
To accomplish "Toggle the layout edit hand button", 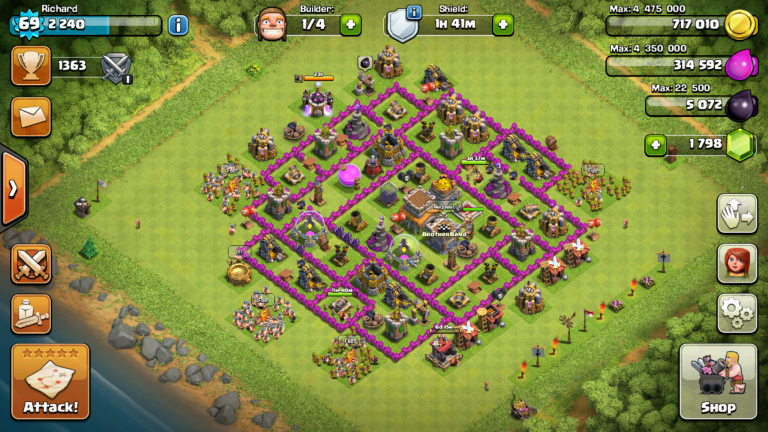I will (x=736, y=214).
